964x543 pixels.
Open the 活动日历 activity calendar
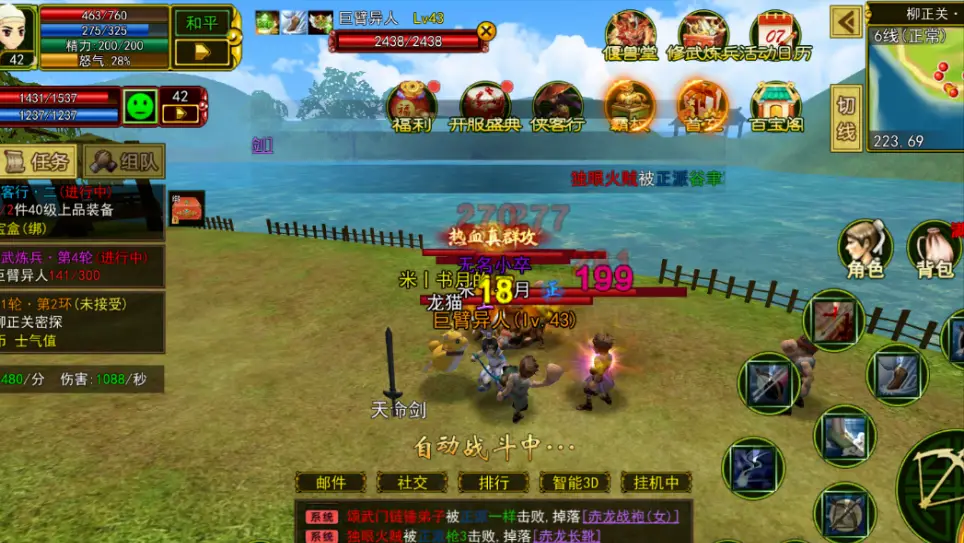coord(777,35)
